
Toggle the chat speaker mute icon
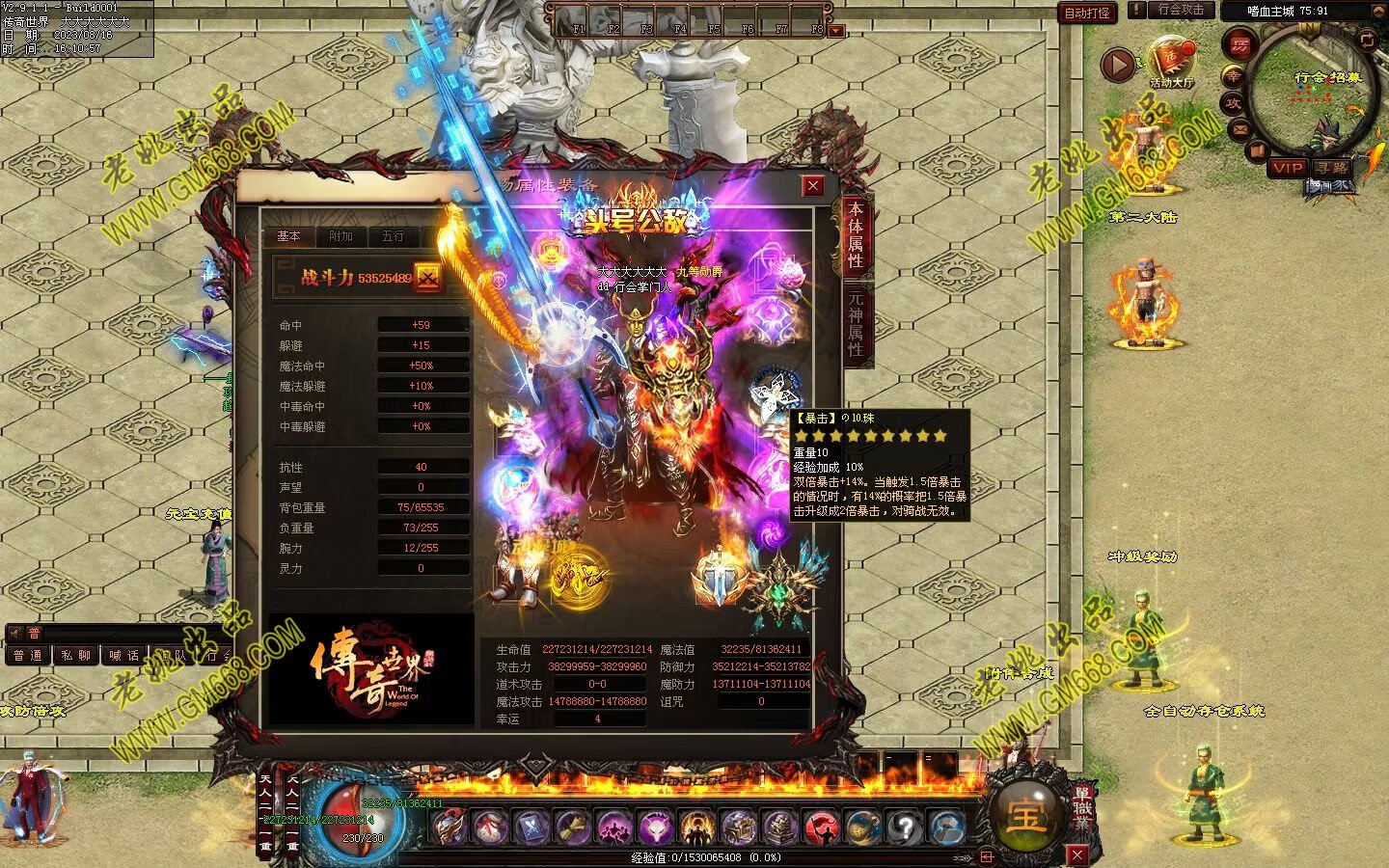pyautogui.click(x=14, y=633)
